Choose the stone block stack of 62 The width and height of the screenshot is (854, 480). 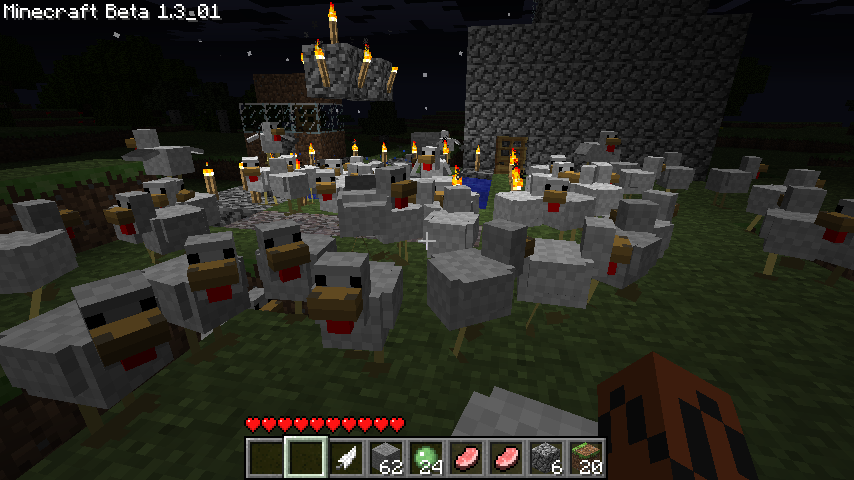[x=387, y=457]
